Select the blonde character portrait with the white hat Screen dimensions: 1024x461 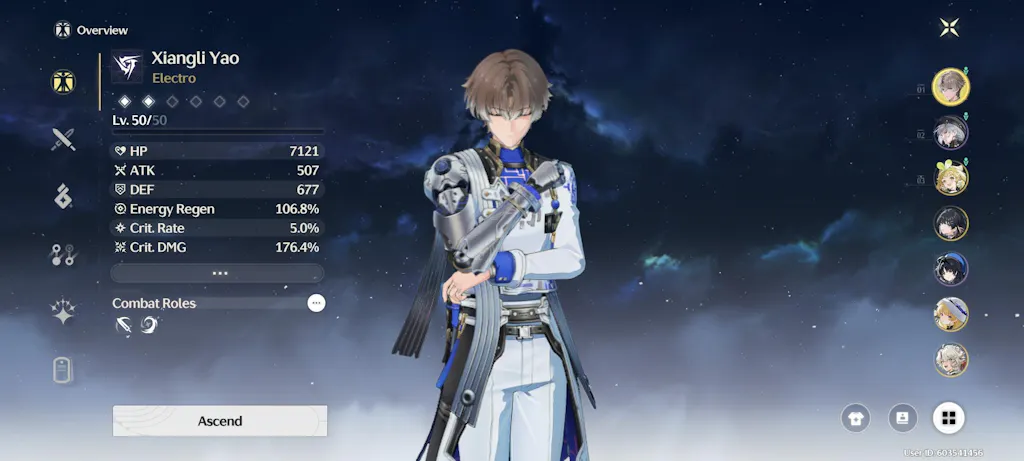click(950, 314)
